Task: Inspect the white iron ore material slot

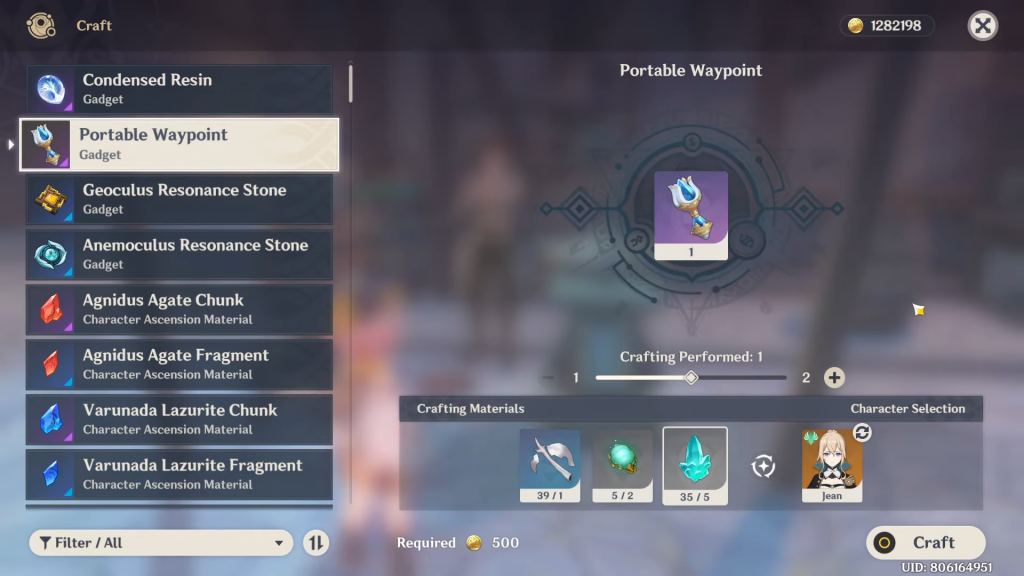Action: point(550,465)
